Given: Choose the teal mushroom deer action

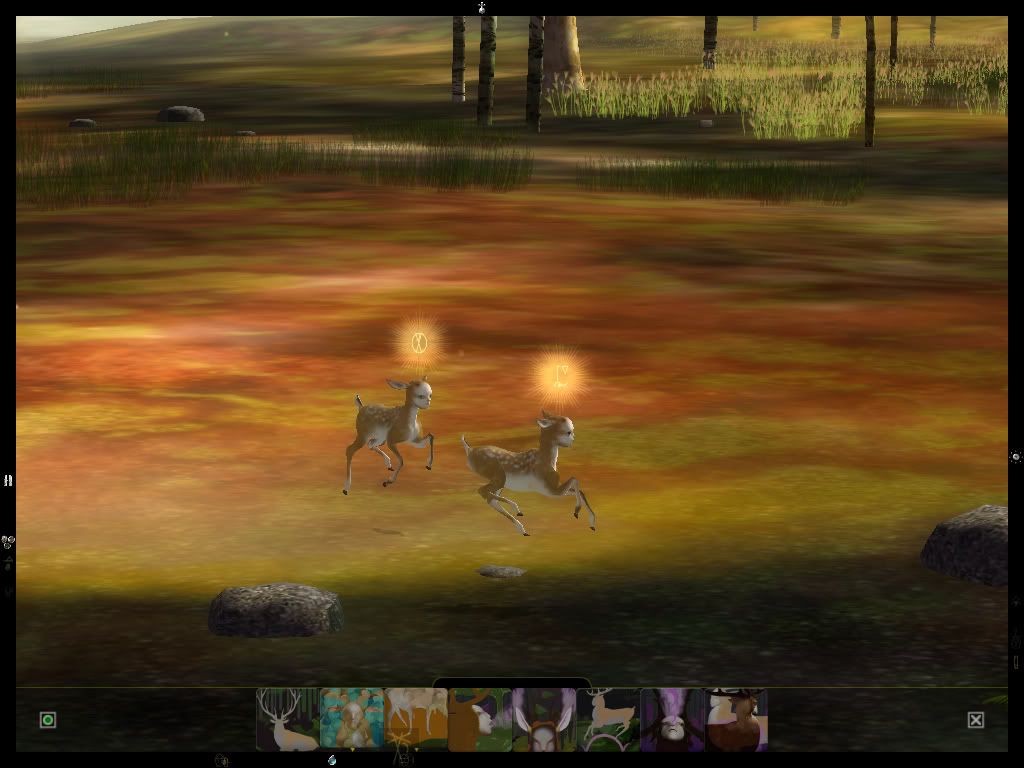Looking at the screenshot, I should pos(351,719).
